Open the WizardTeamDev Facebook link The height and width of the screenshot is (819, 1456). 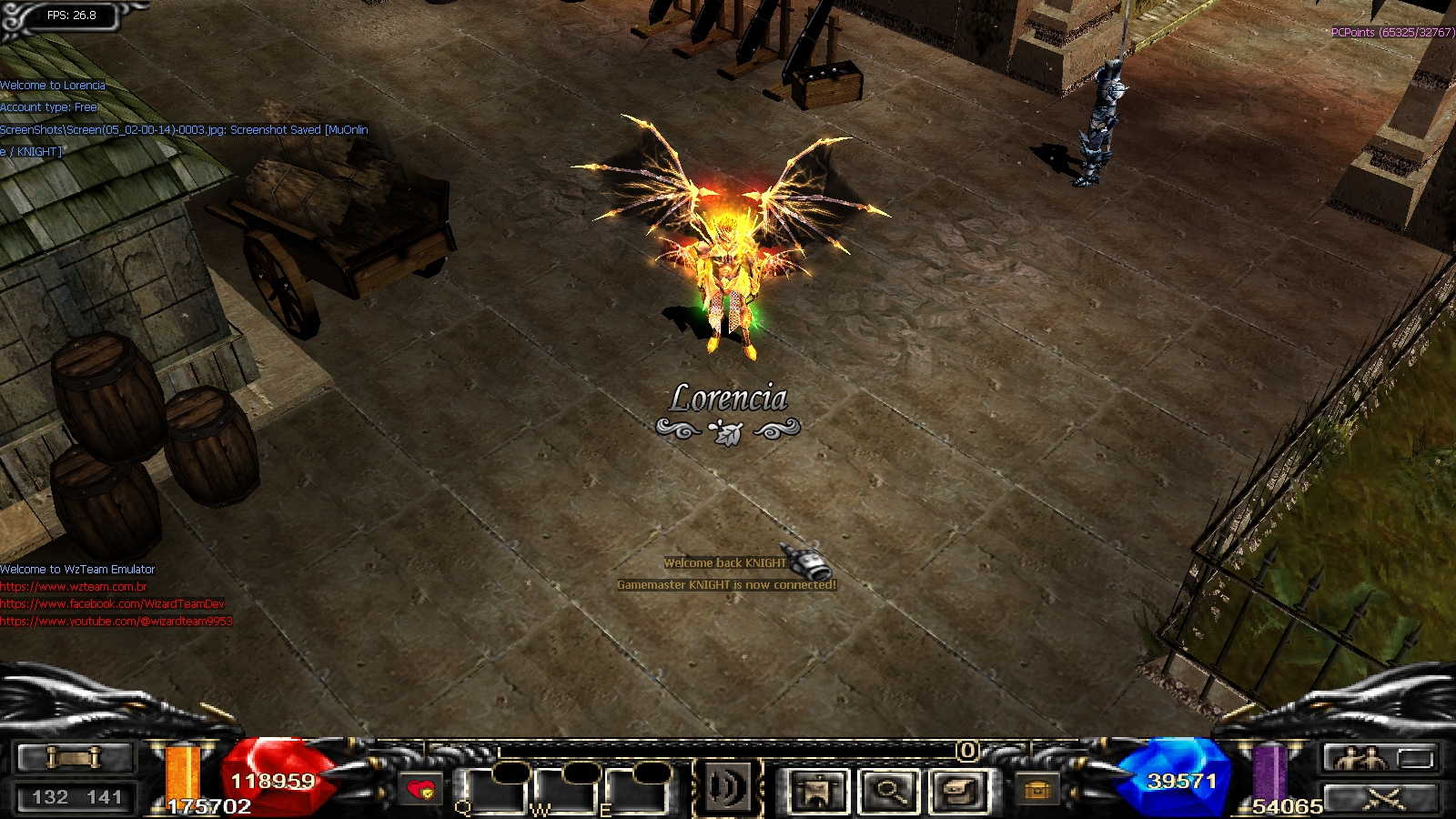[x=112, y=604]
